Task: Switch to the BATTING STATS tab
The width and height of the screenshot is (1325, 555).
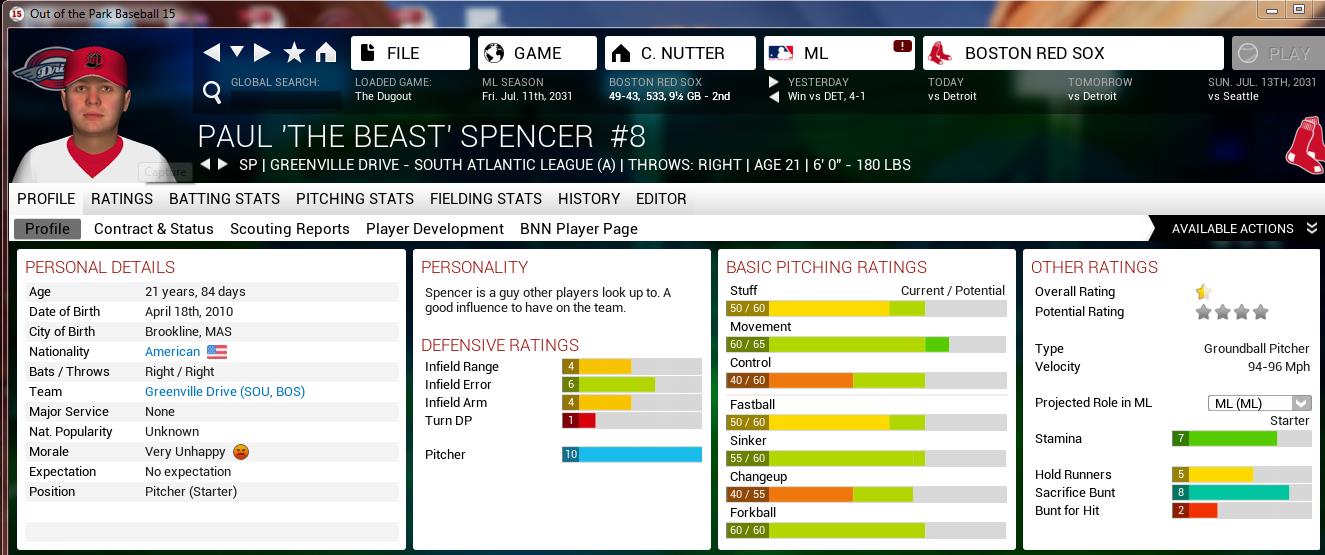Action: (x=224, y=199)
